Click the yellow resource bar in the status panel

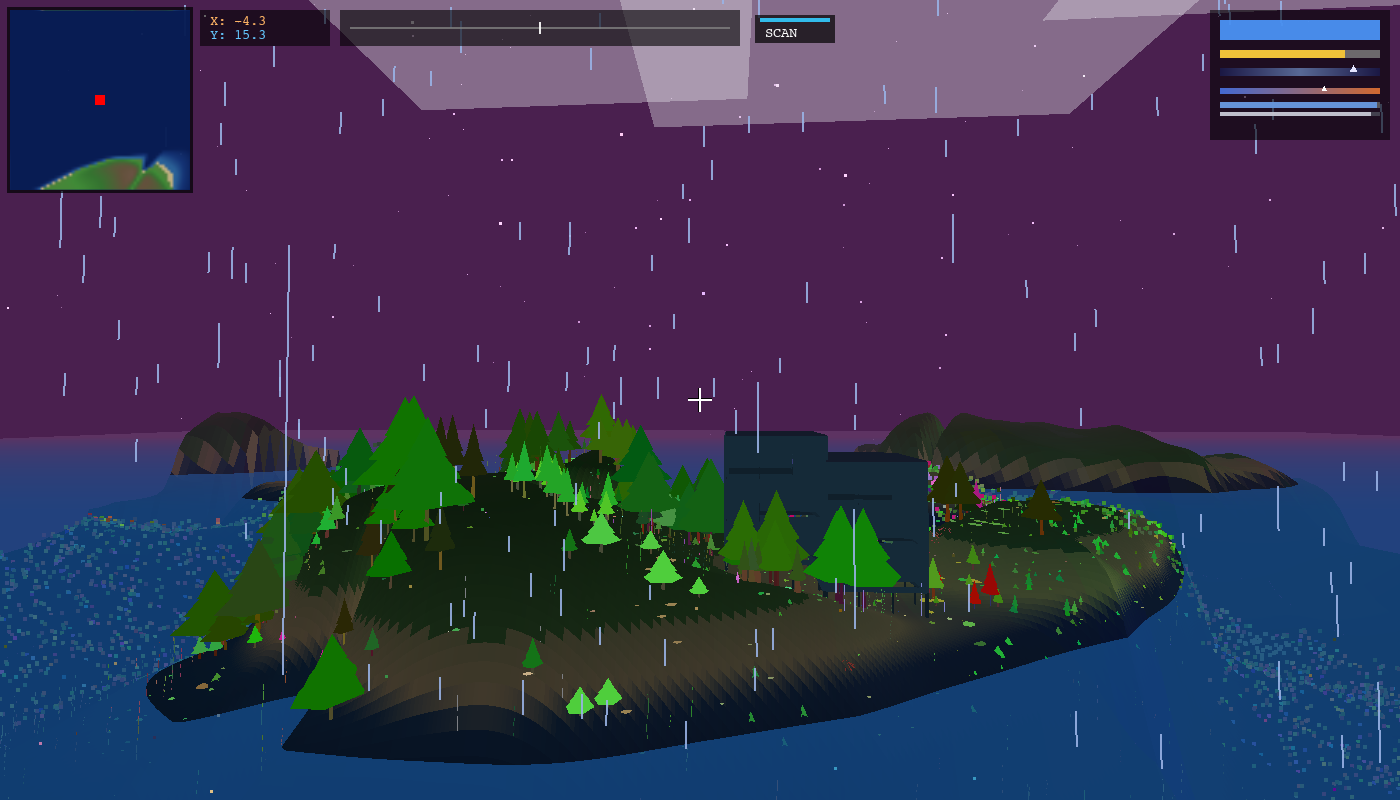tap(1280, 53)
